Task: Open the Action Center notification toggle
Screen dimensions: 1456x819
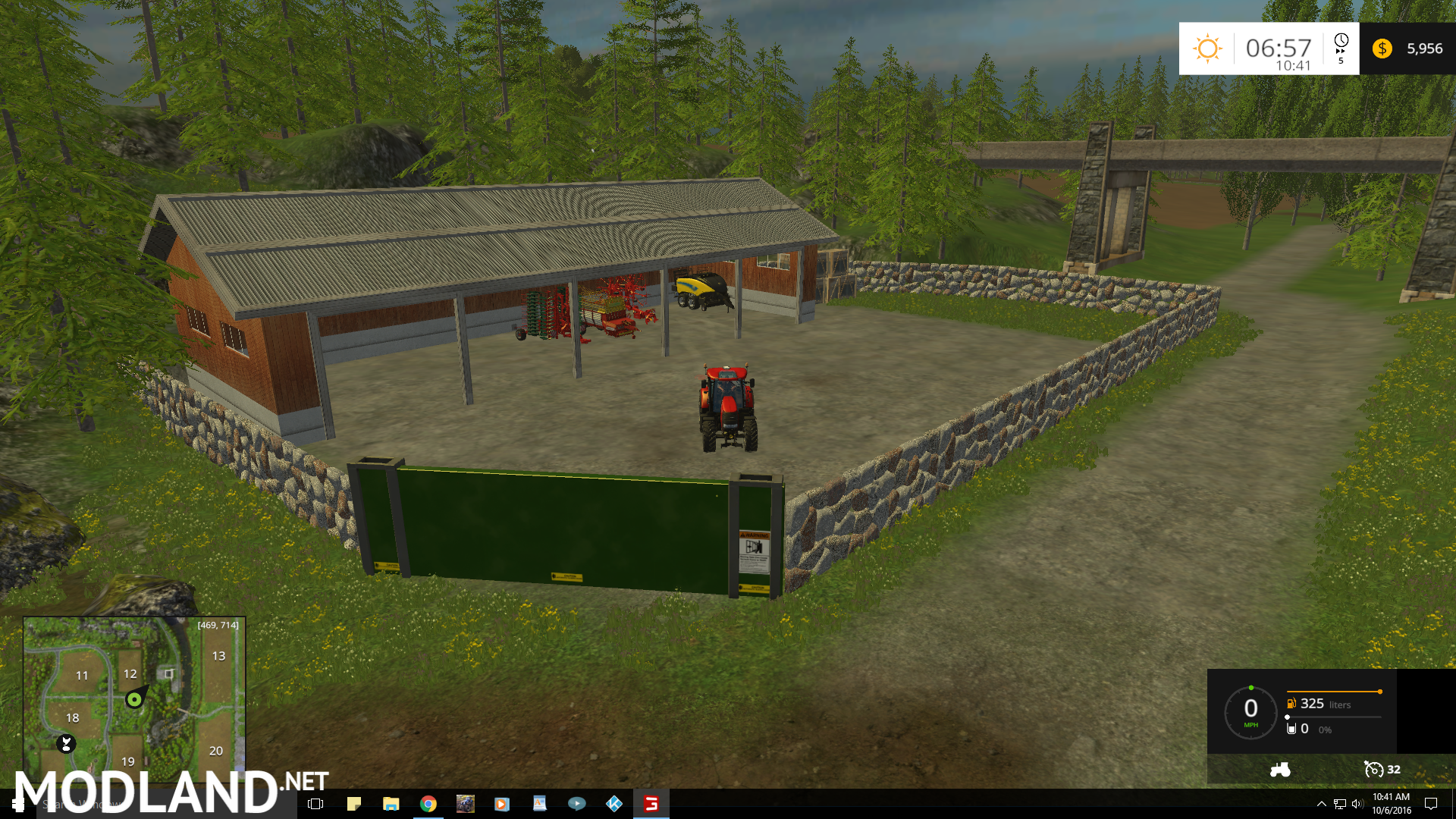Action: 1431,805
